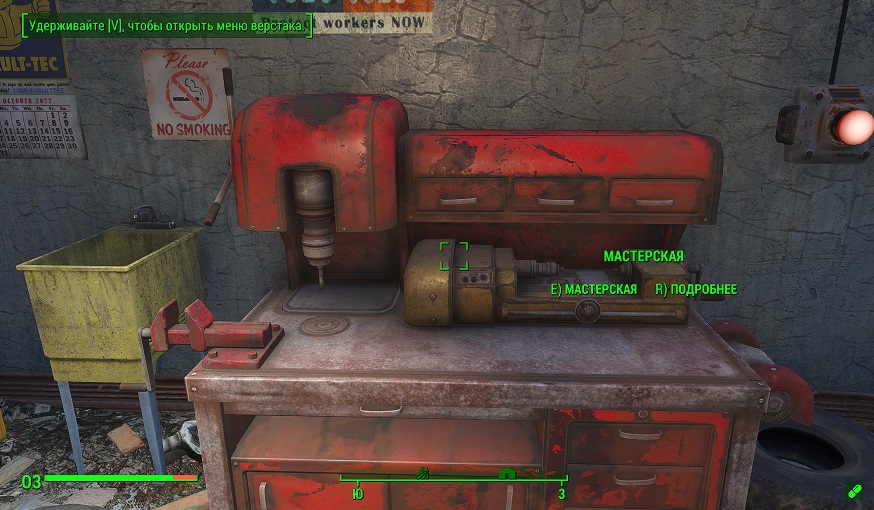Click the compass bar at the bottom

453,480
